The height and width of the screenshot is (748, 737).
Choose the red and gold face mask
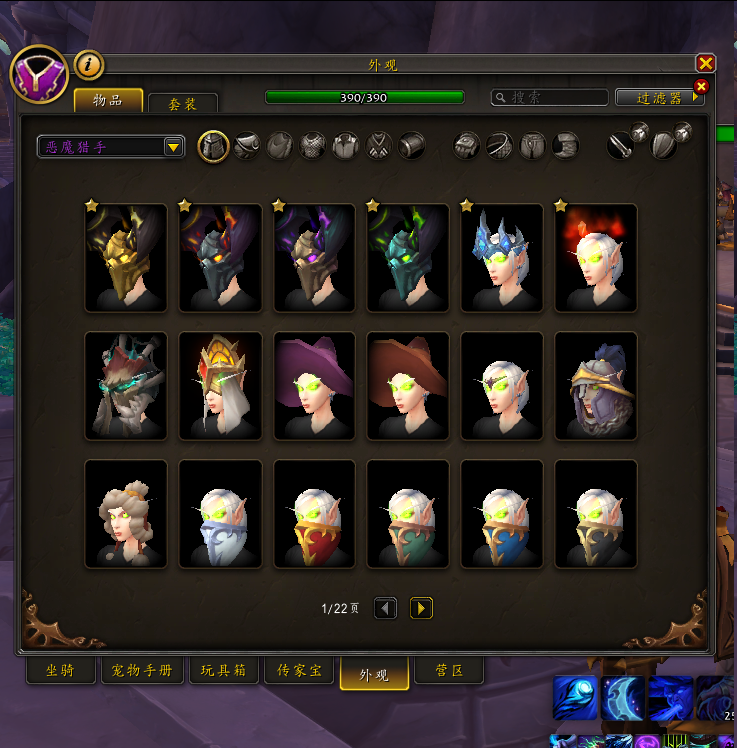tap(314, 514)
